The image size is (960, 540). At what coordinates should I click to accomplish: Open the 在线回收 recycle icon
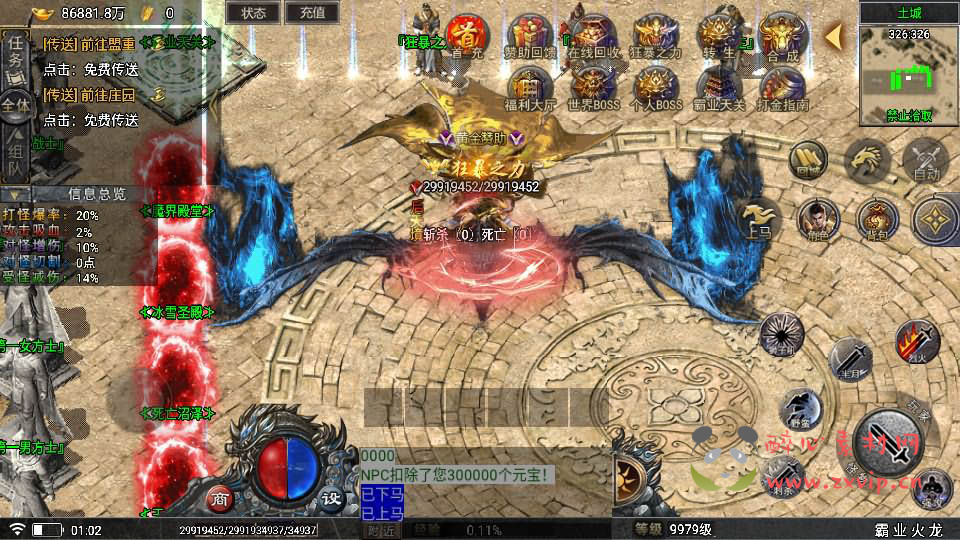pyautogui.click(x=592, y=36)
